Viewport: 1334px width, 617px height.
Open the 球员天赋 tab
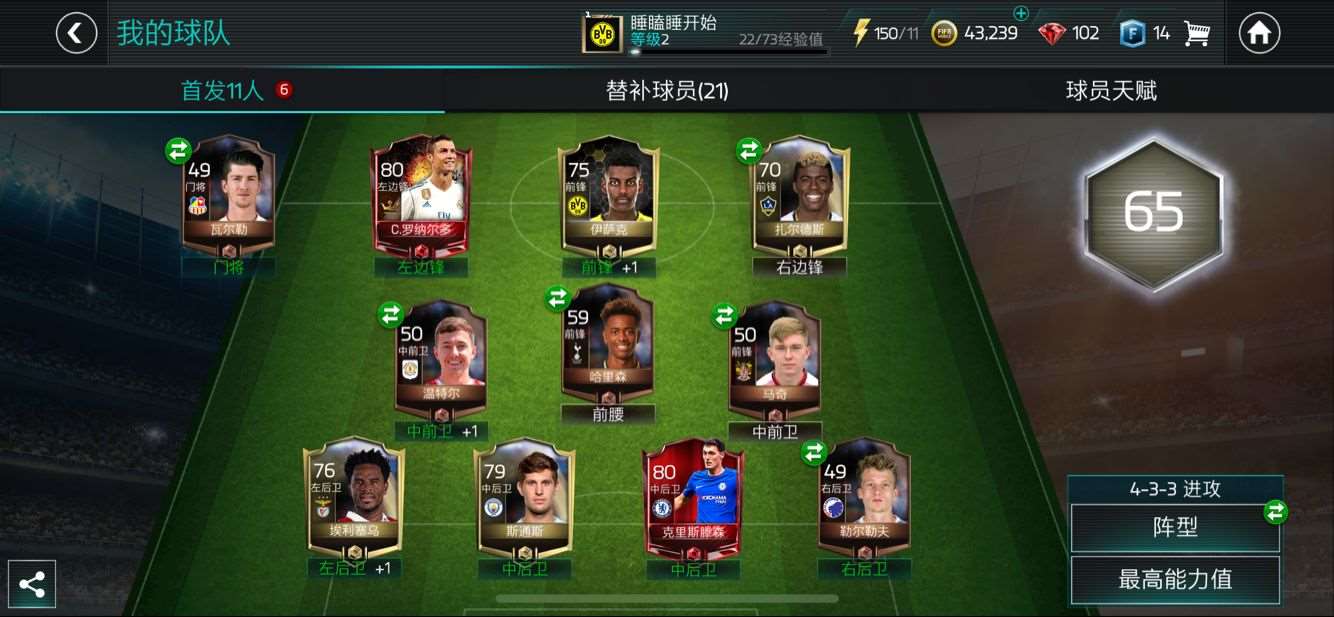[x=1111, y=91]
